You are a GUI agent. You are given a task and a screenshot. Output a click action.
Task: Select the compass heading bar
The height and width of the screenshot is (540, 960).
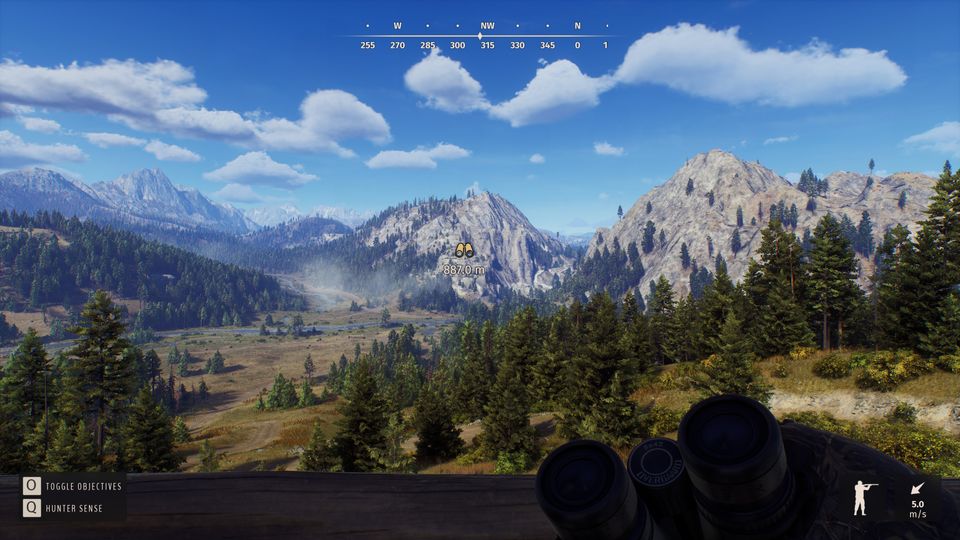coord(480,37)
